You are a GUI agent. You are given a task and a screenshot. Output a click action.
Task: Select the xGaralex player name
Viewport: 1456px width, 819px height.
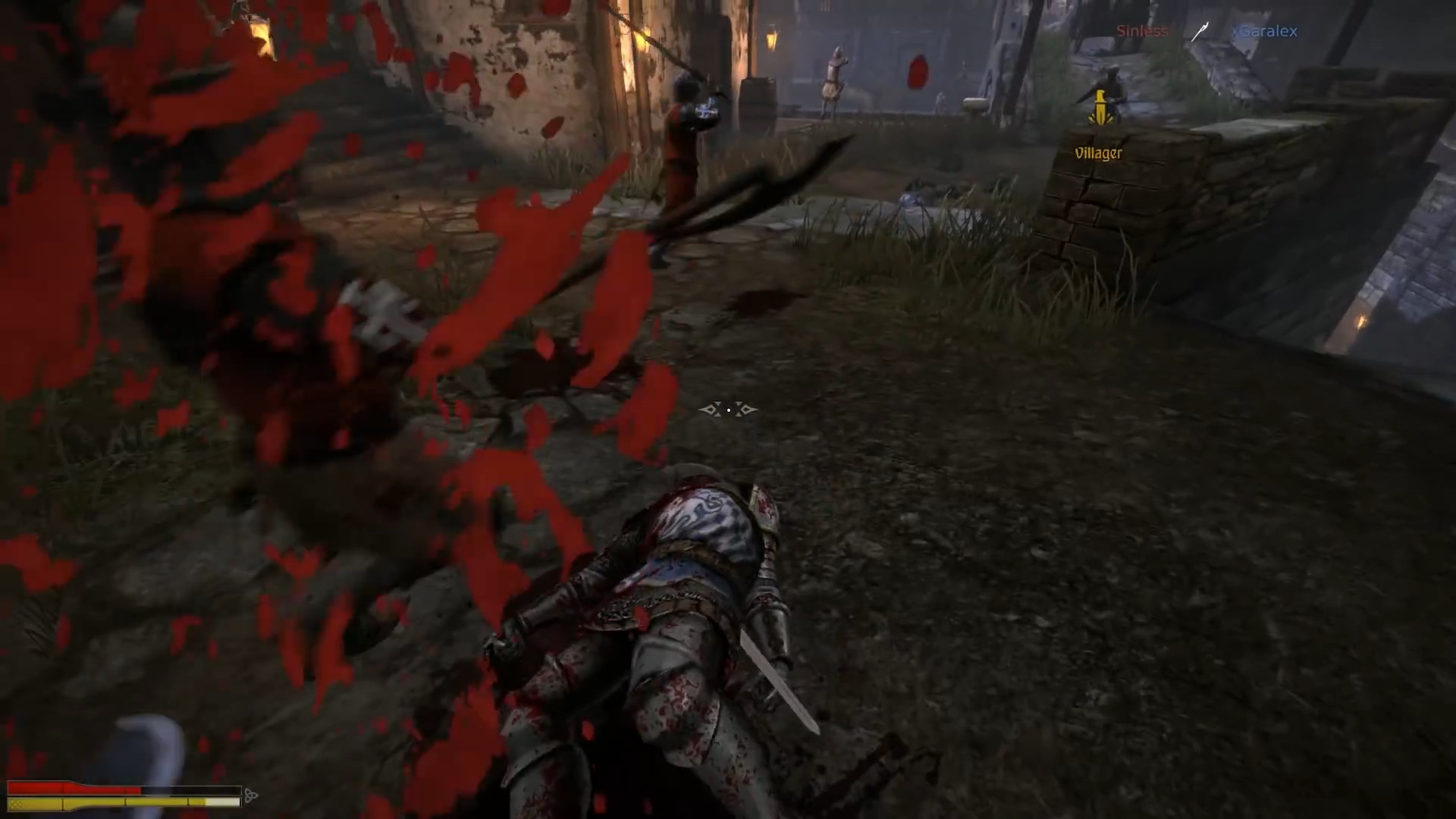coord(1264,31)
